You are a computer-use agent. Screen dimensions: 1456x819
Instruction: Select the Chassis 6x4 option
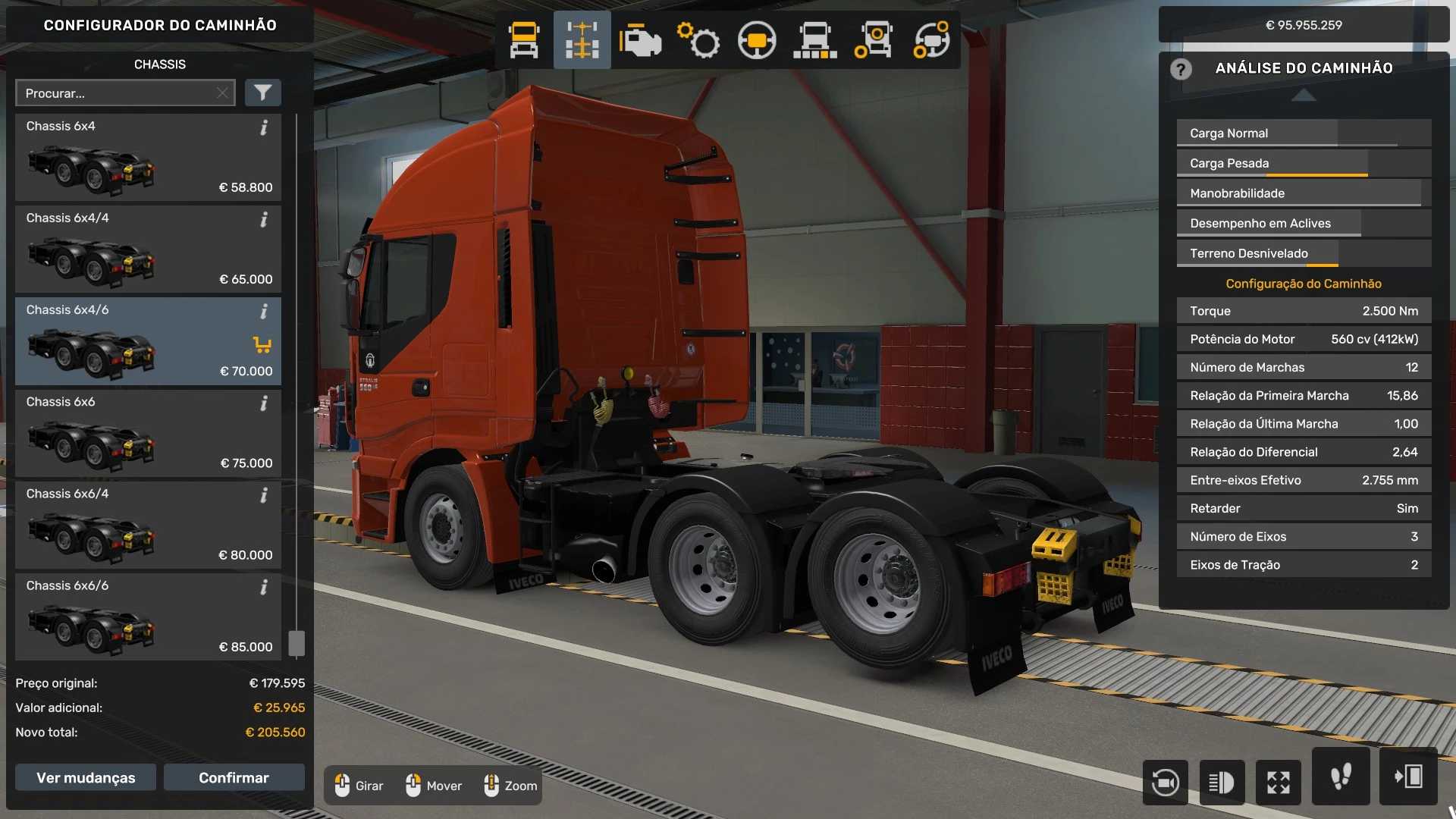point(148,158)
